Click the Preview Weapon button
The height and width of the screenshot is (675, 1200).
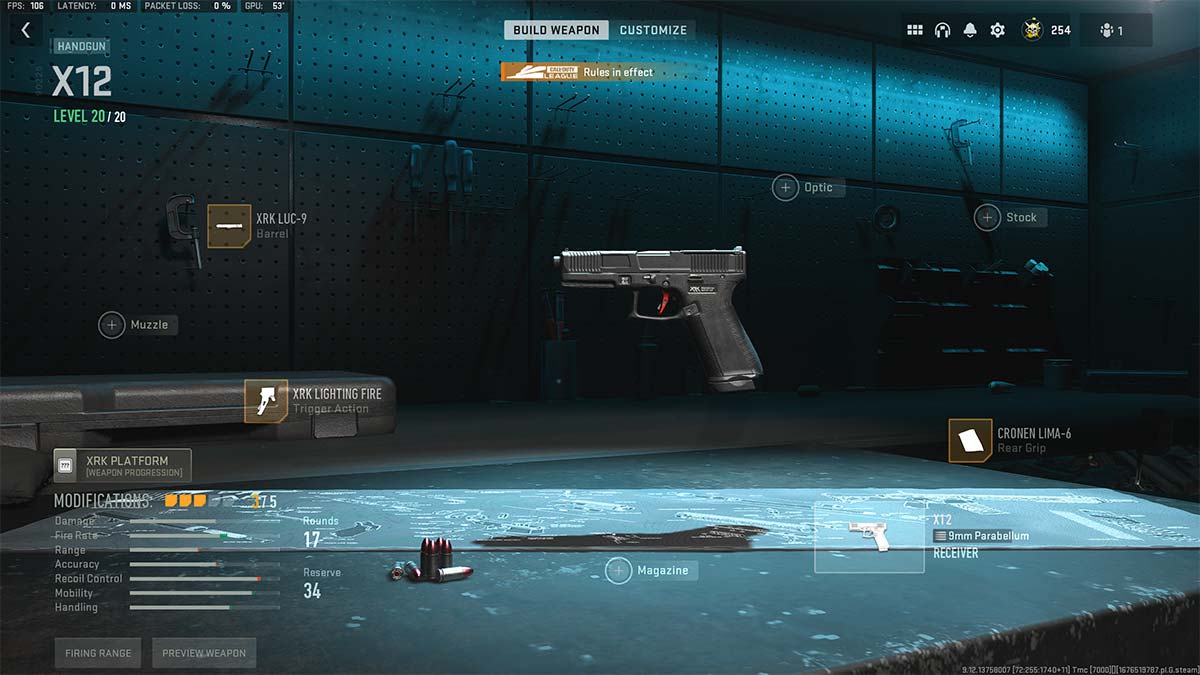[204, 653]
